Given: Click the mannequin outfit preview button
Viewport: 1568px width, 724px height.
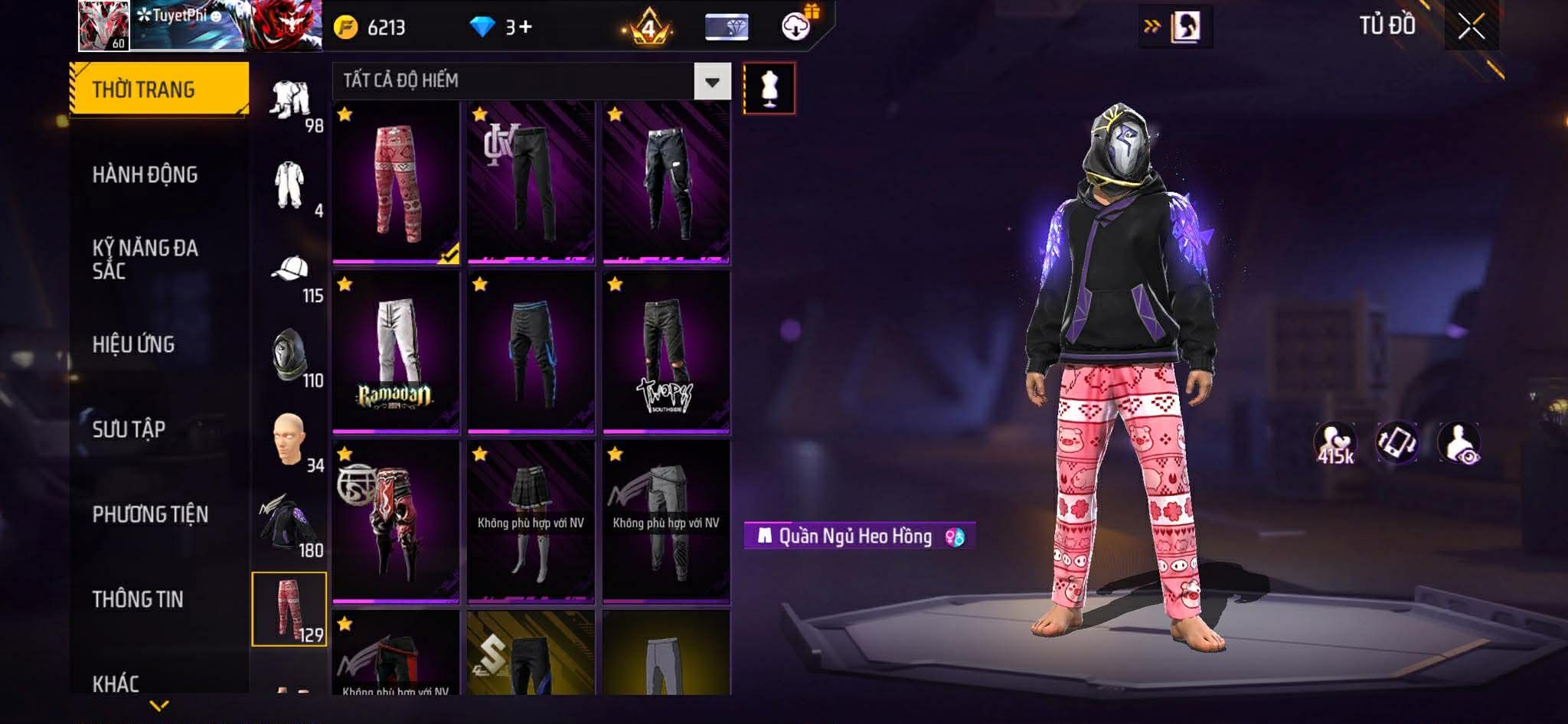Looking at the screenshot, I should (x=769, y=89).
